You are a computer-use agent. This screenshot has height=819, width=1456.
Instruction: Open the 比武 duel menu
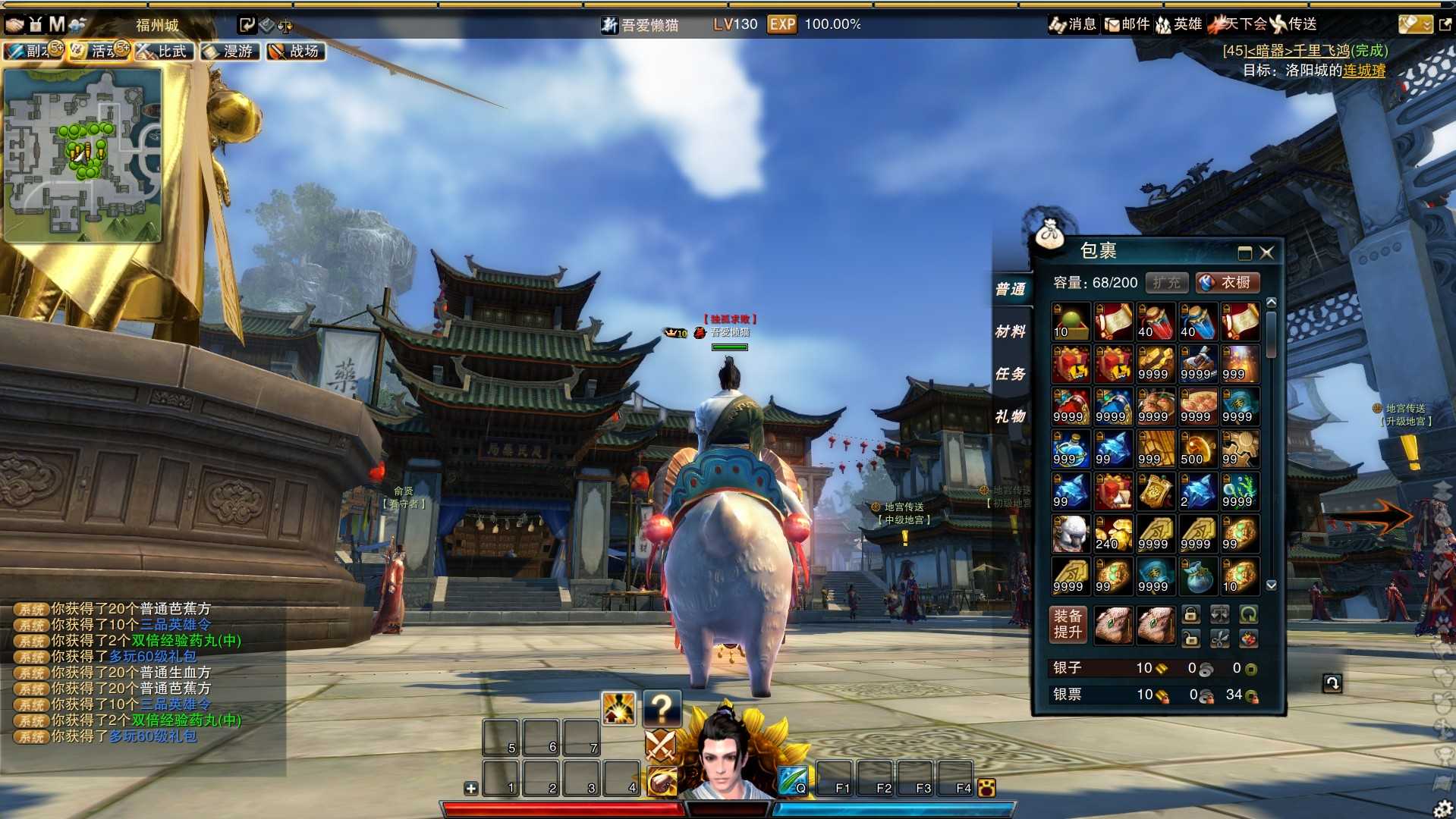(x=165, y=52)
